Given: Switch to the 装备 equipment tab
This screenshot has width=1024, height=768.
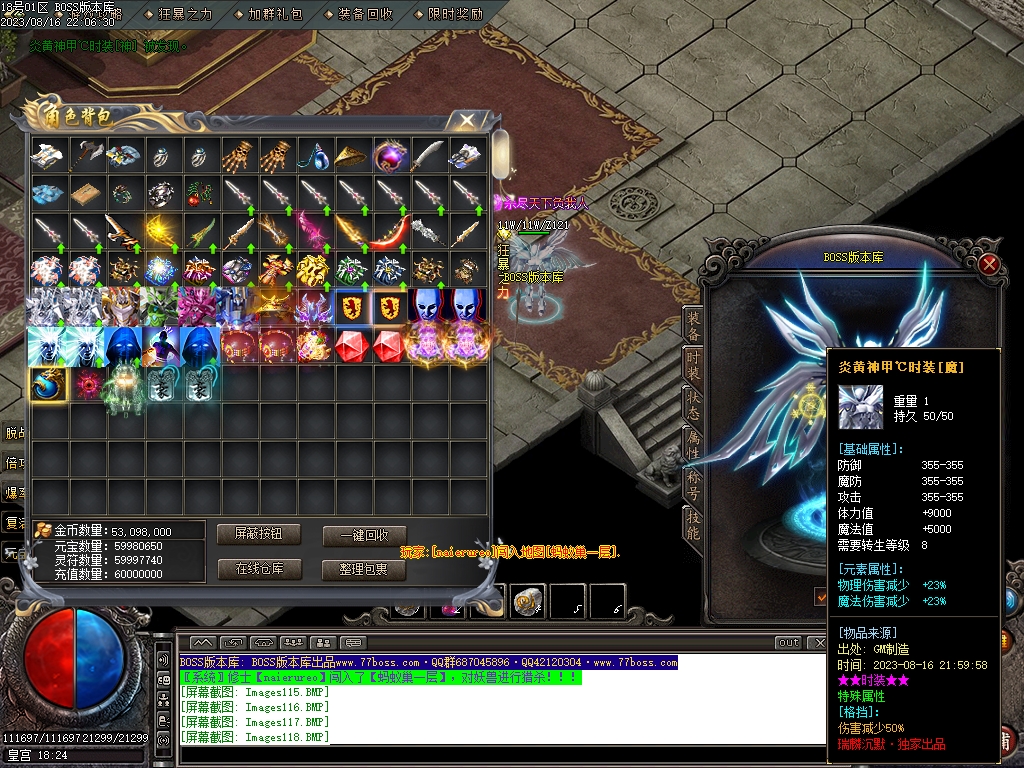Looking at the screenshot, I should pos(693,328).
